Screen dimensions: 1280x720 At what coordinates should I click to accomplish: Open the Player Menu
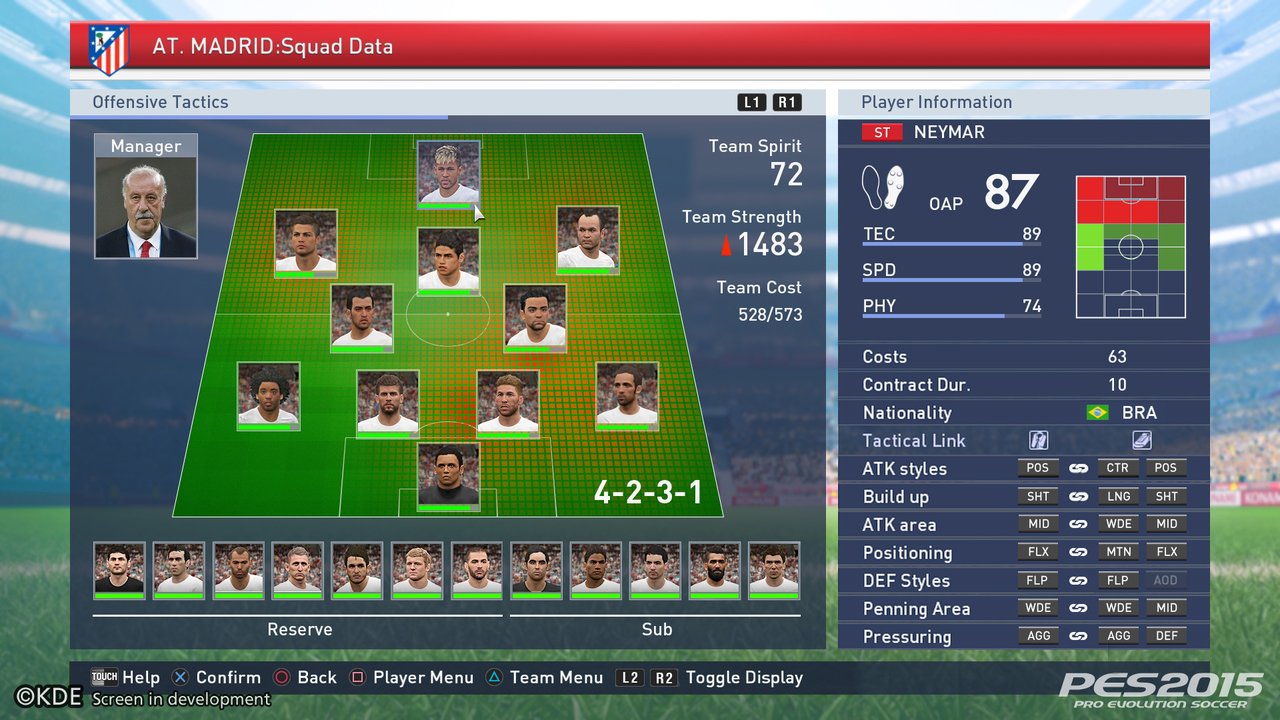tap(411, 677)
